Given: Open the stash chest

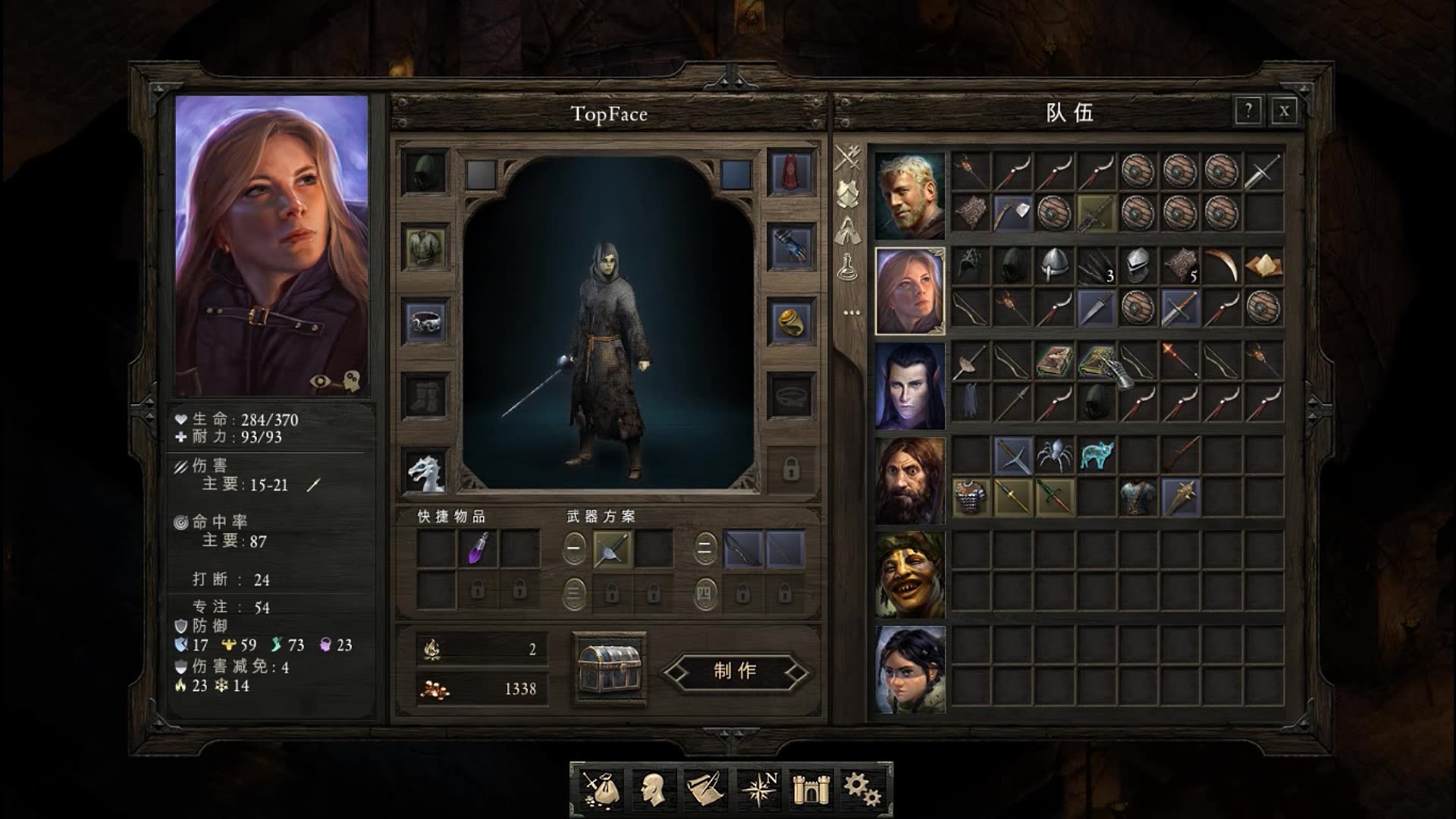Looking at the screenshot, I should tap(610, 669).
